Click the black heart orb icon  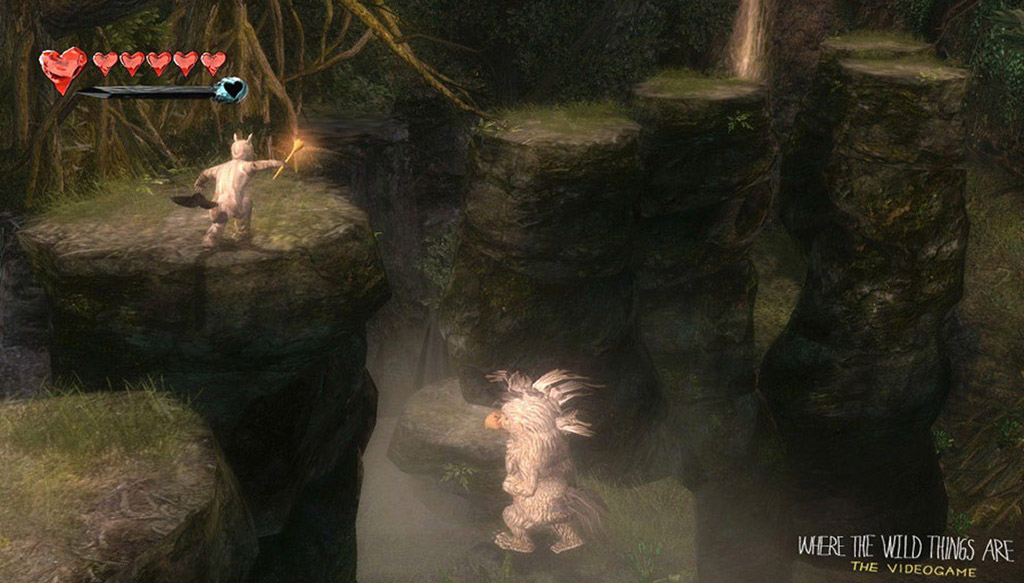pos(231,90)
